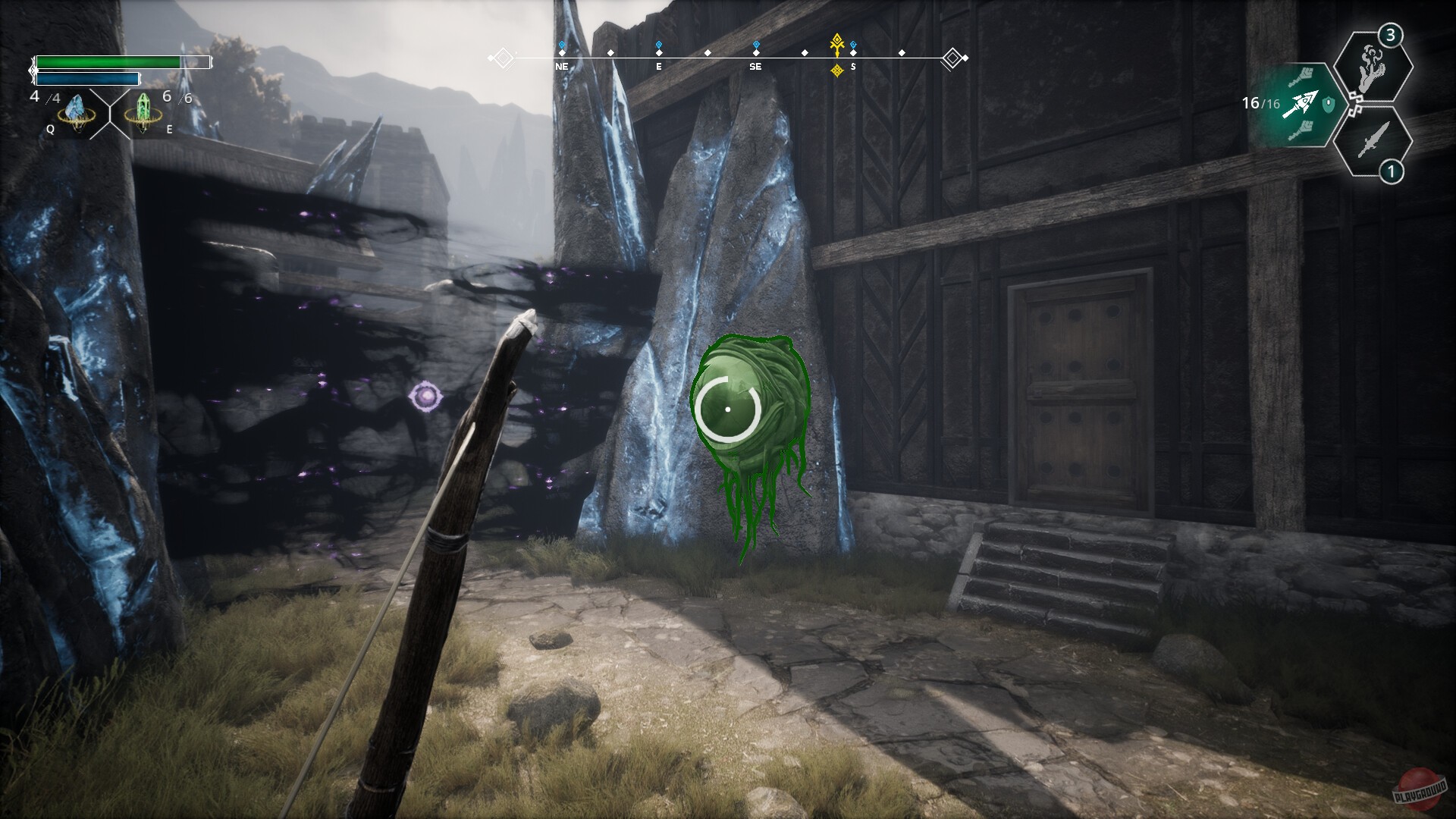Click the right diamond emblem at the compass end

(954, 56)
